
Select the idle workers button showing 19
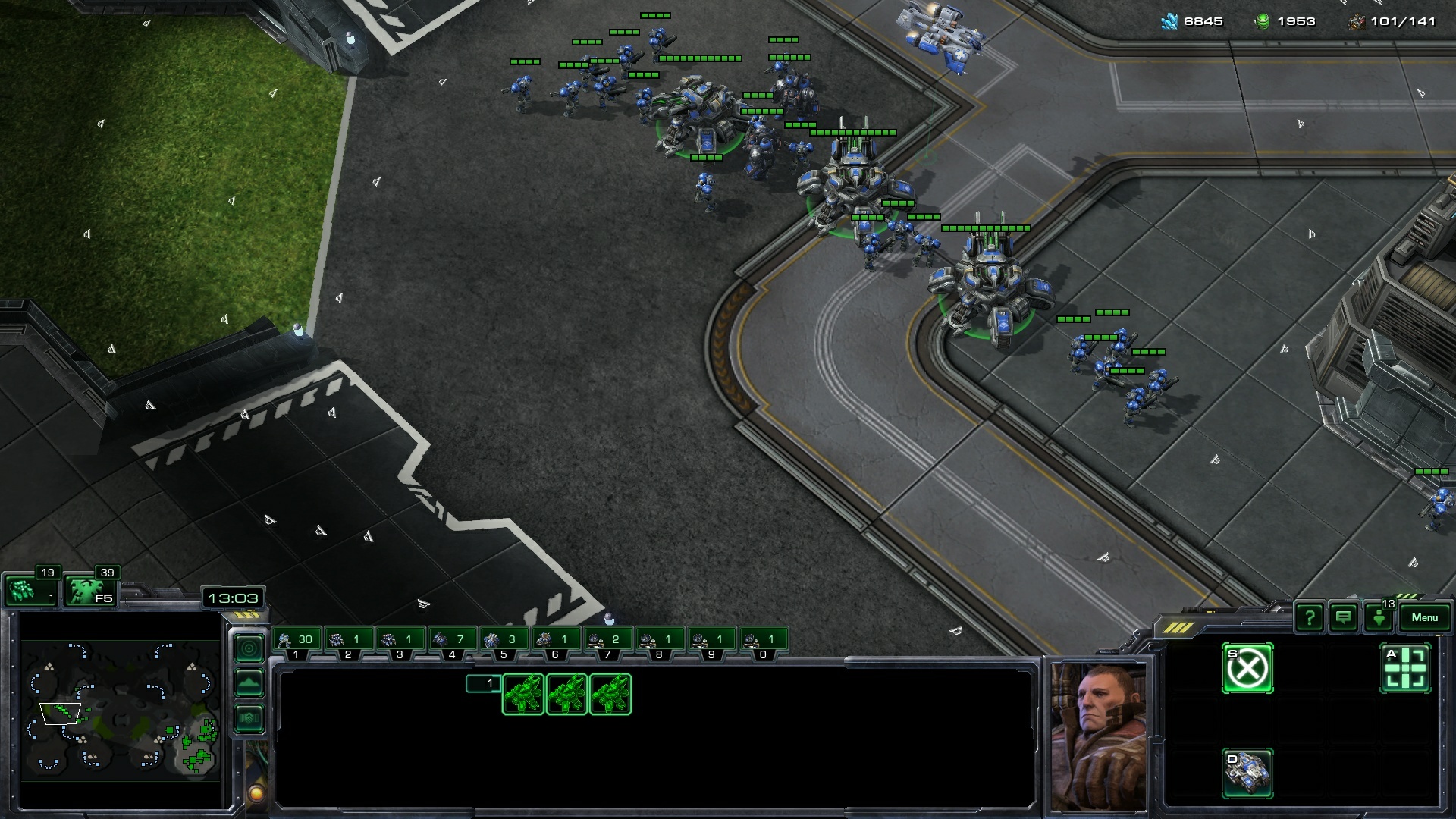point(29,589)
